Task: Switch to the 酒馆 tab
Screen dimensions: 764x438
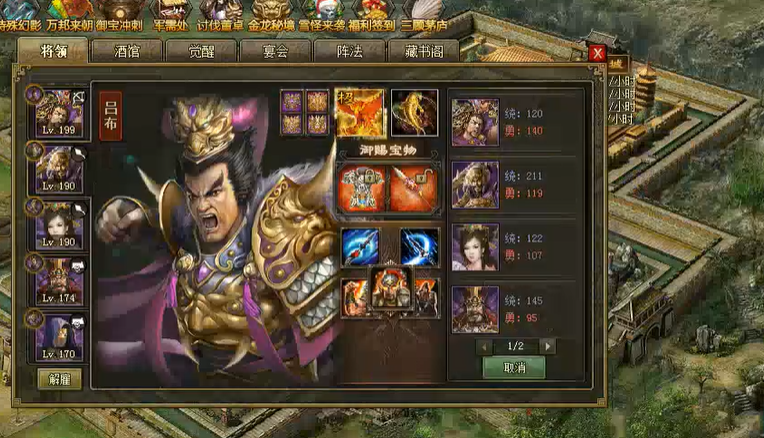Action: [x=127, y=51]
